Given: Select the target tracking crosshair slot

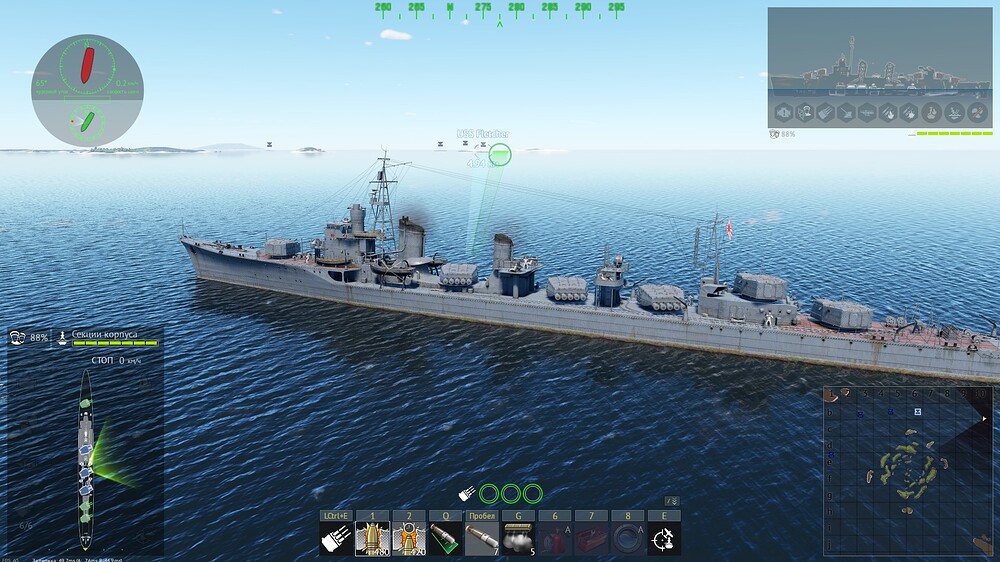Looking at the screenshot, I should point(664,538).
